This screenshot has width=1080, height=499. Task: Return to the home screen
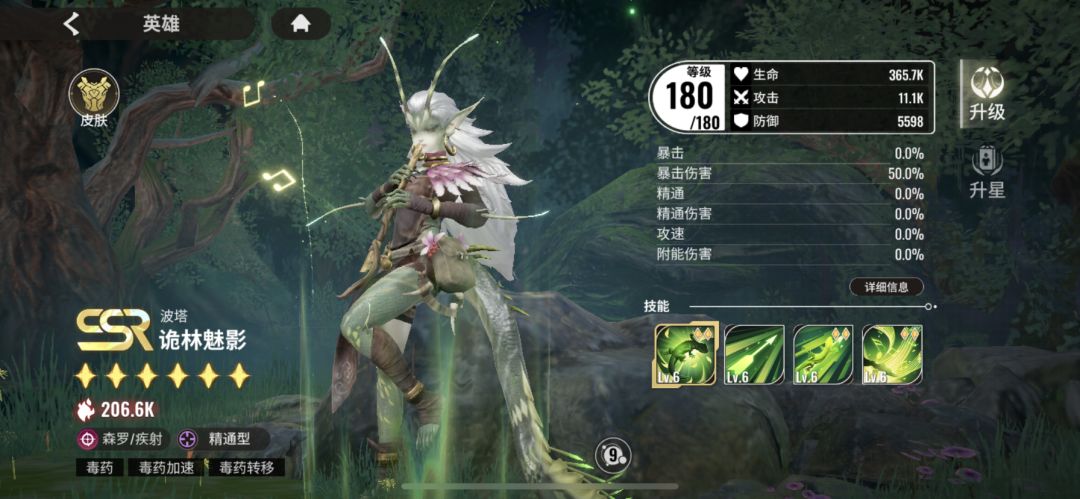(300, 24)
